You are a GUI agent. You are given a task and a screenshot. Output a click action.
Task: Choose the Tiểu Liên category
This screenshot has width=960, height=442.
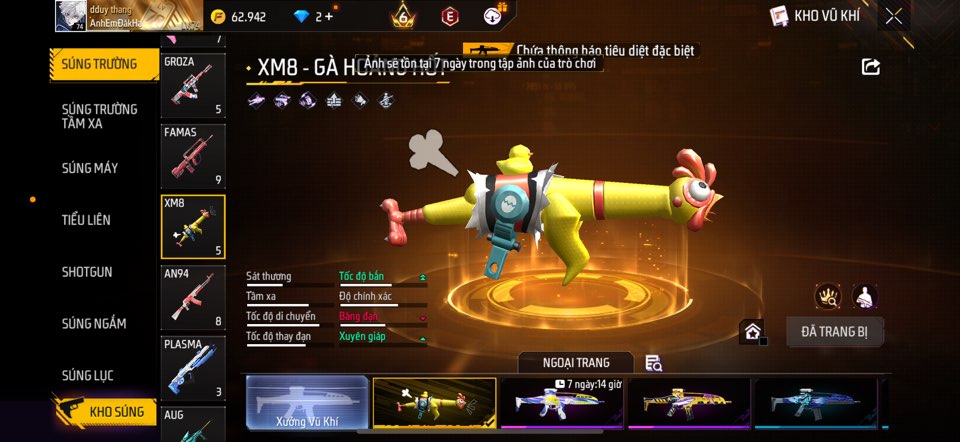coord(86,220)
